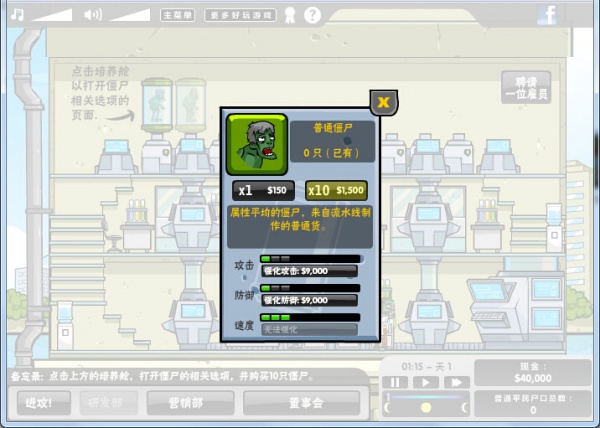Image resolution: width=600 pixels, height=428 pixels.
Task: Toggle sound effects speaker icon
Action: (x=93, y=14)
